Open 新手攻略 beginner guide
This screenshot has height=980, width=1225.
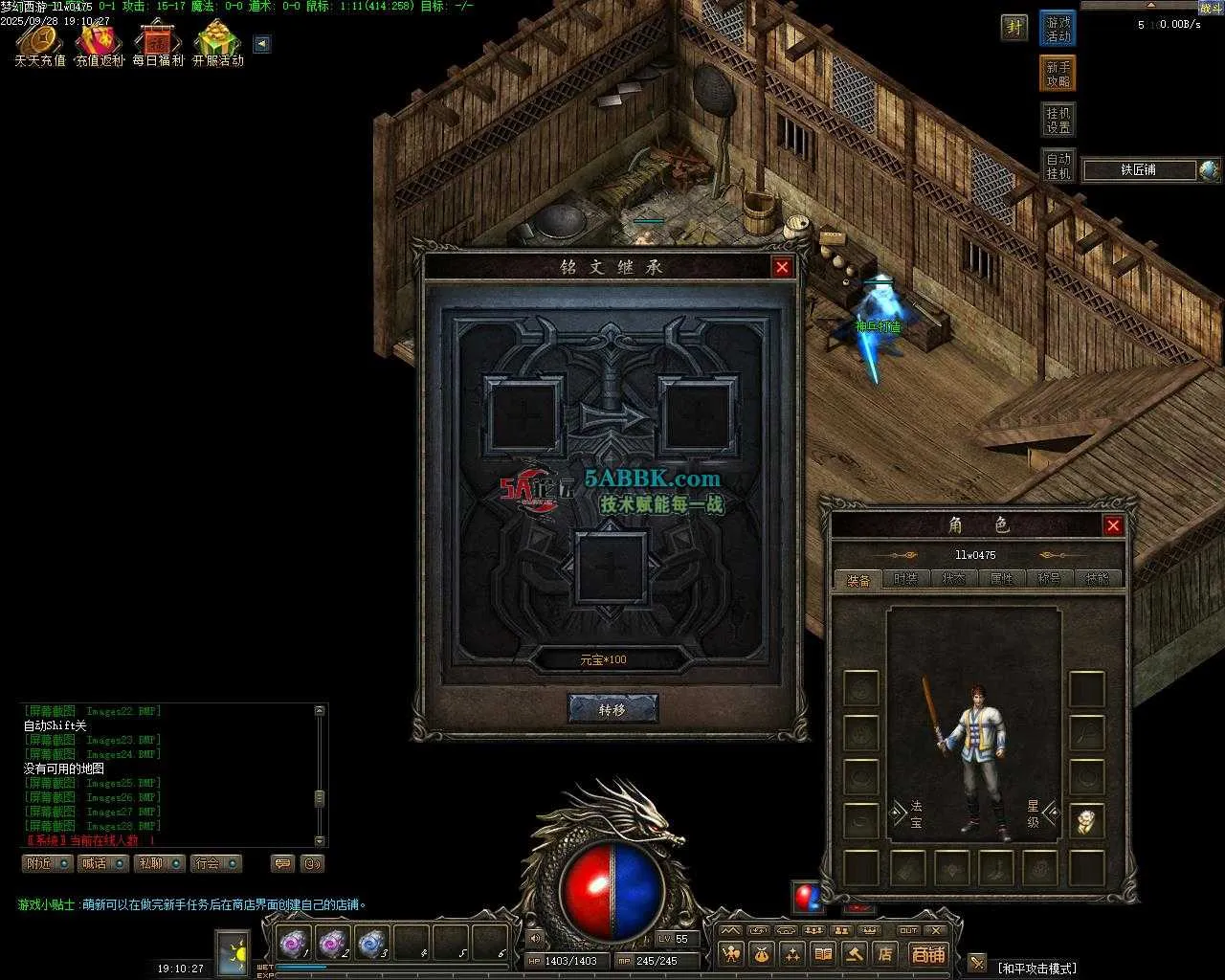click(1058, 74)
